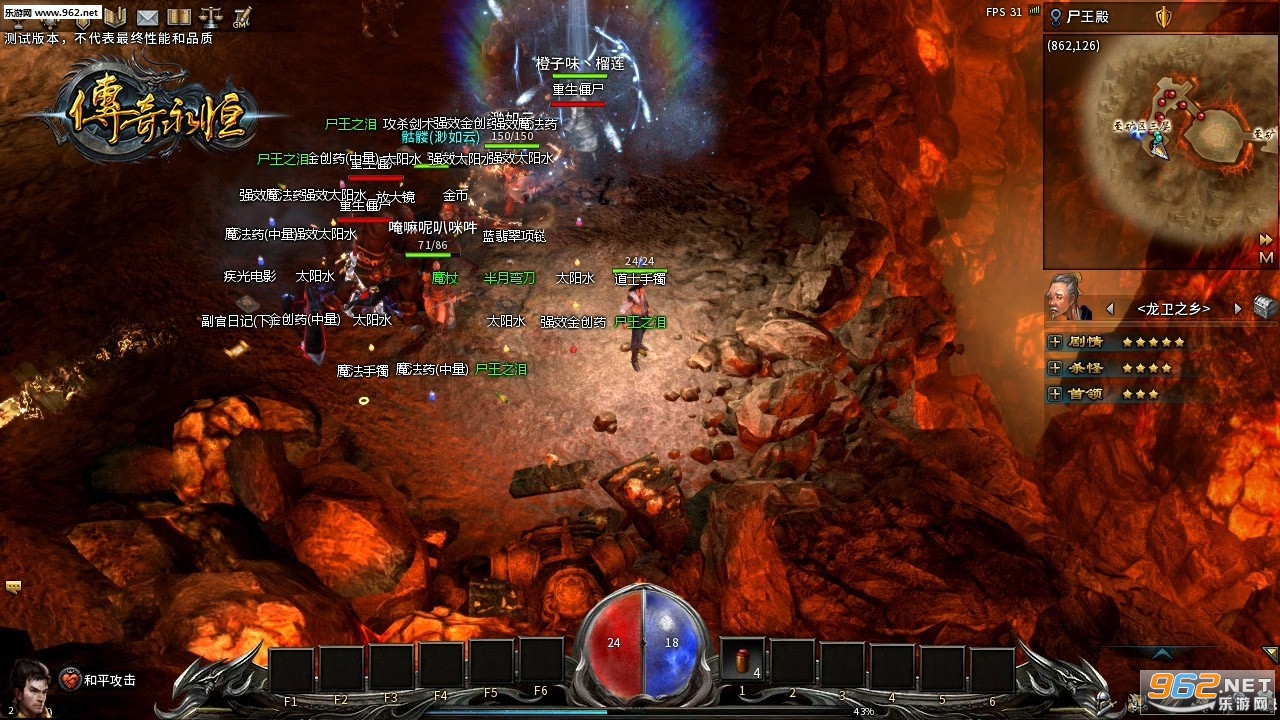Expand the 杀怪 quest category
Screen dimensions: 1280x720
pyautogui.click(x=1054, y=368)
